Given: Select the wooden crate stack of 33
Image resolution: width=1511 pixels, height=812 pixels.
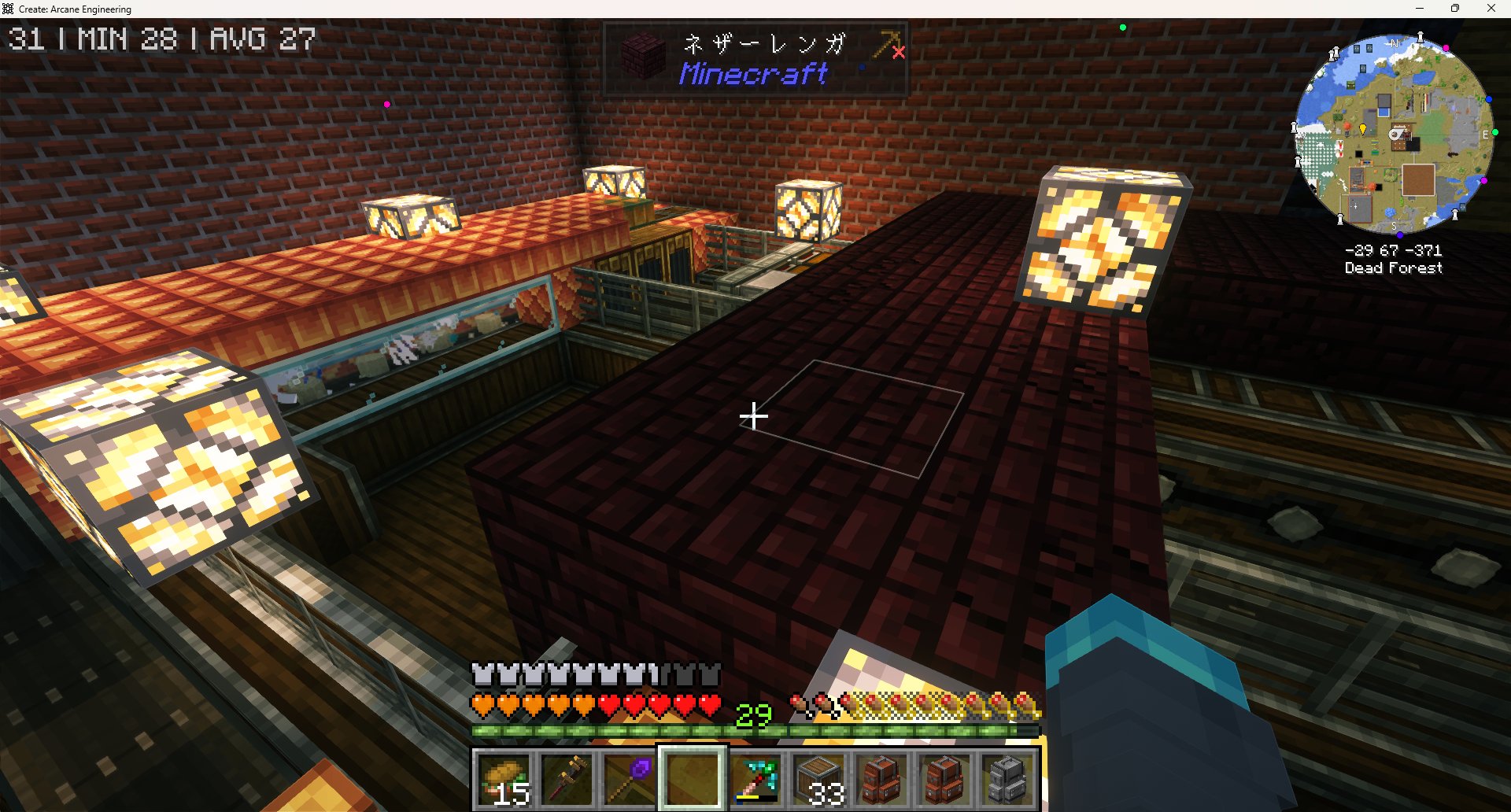Looking at the screenshot, I should coord(819,779).
